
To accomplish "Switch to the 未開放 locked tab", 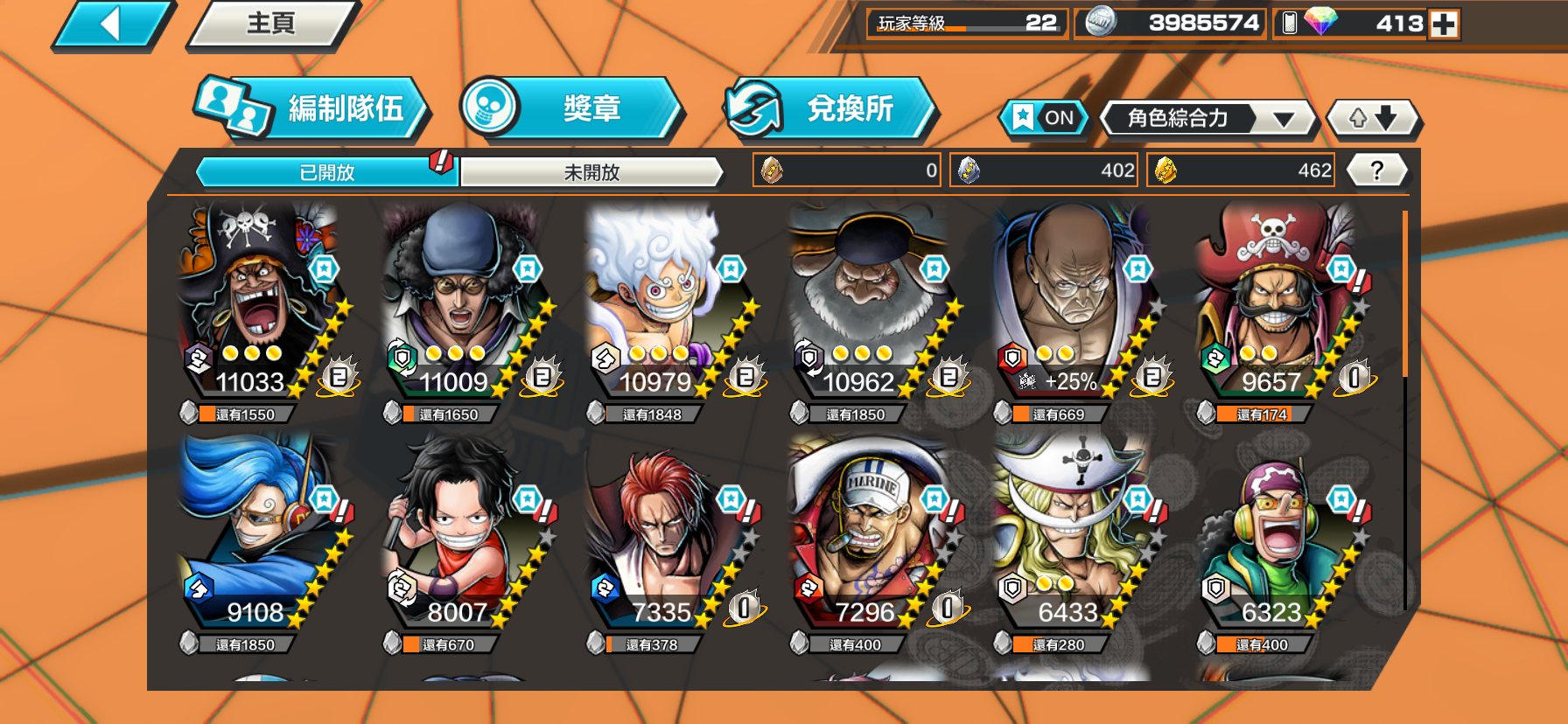I will point(591,172).
